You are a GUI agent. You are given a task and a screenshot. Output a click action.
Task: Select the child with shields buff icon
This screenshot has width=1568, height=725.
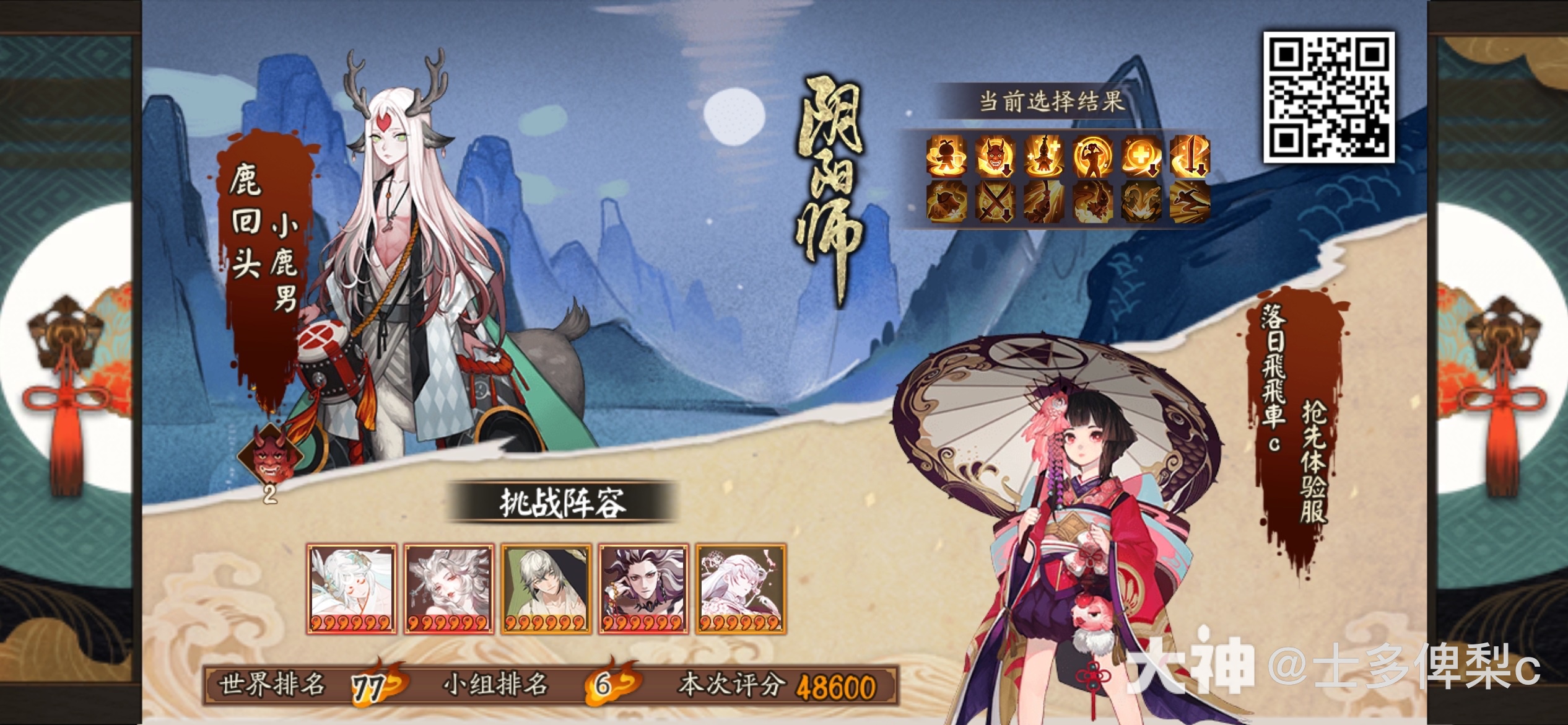click(946, 156)
